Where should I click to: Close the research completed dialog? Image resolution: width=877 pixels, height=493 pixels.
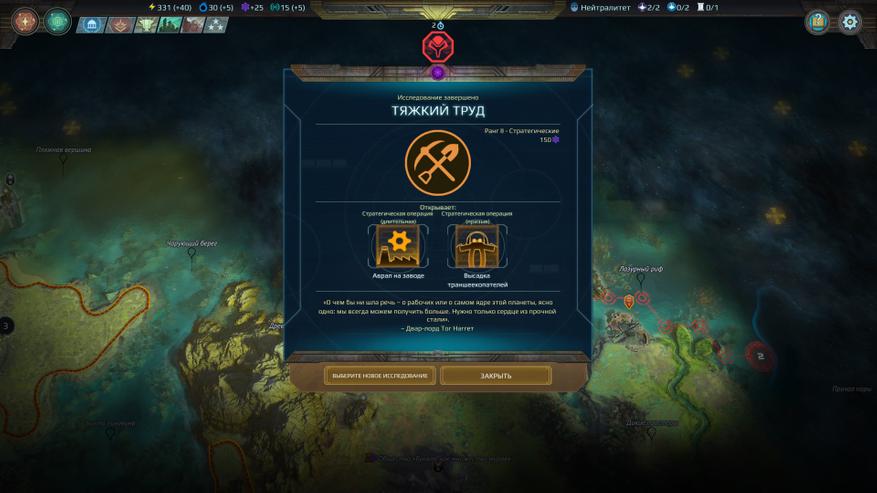click(495, 376)
